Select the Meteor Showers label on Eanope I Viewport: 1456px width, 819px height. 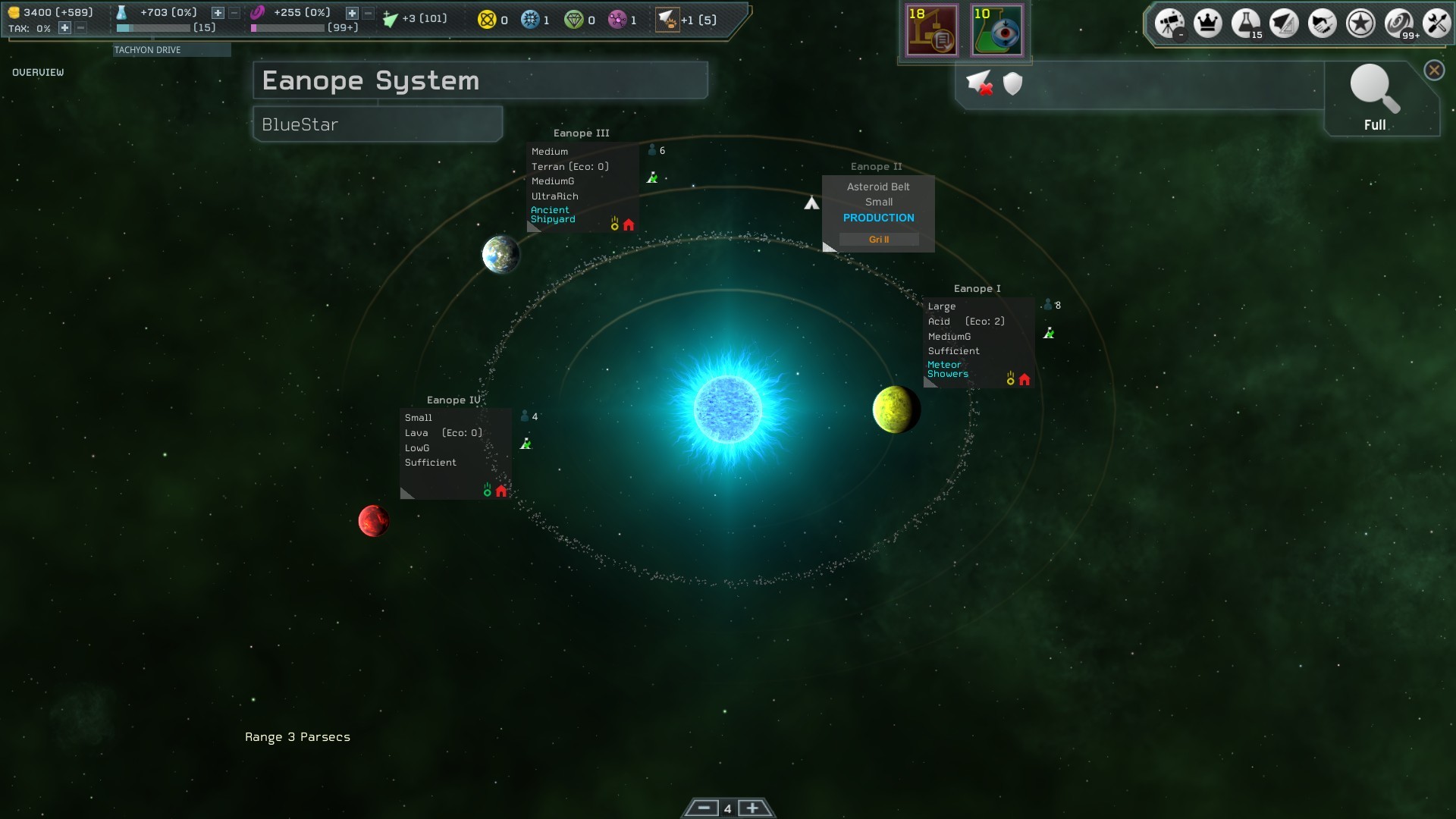coord(949,369)
